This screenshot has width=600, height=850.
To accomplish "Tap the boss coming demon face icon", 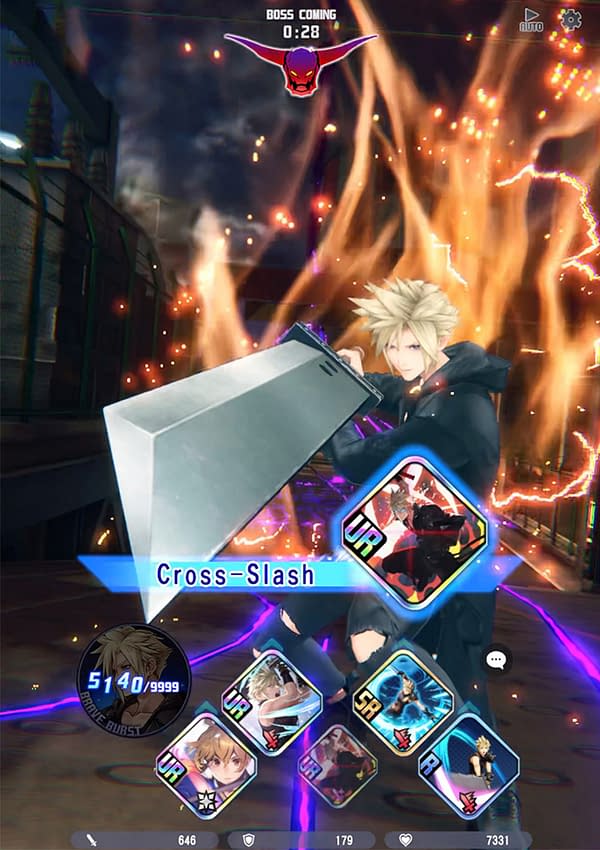I will (x=301, y=70).
